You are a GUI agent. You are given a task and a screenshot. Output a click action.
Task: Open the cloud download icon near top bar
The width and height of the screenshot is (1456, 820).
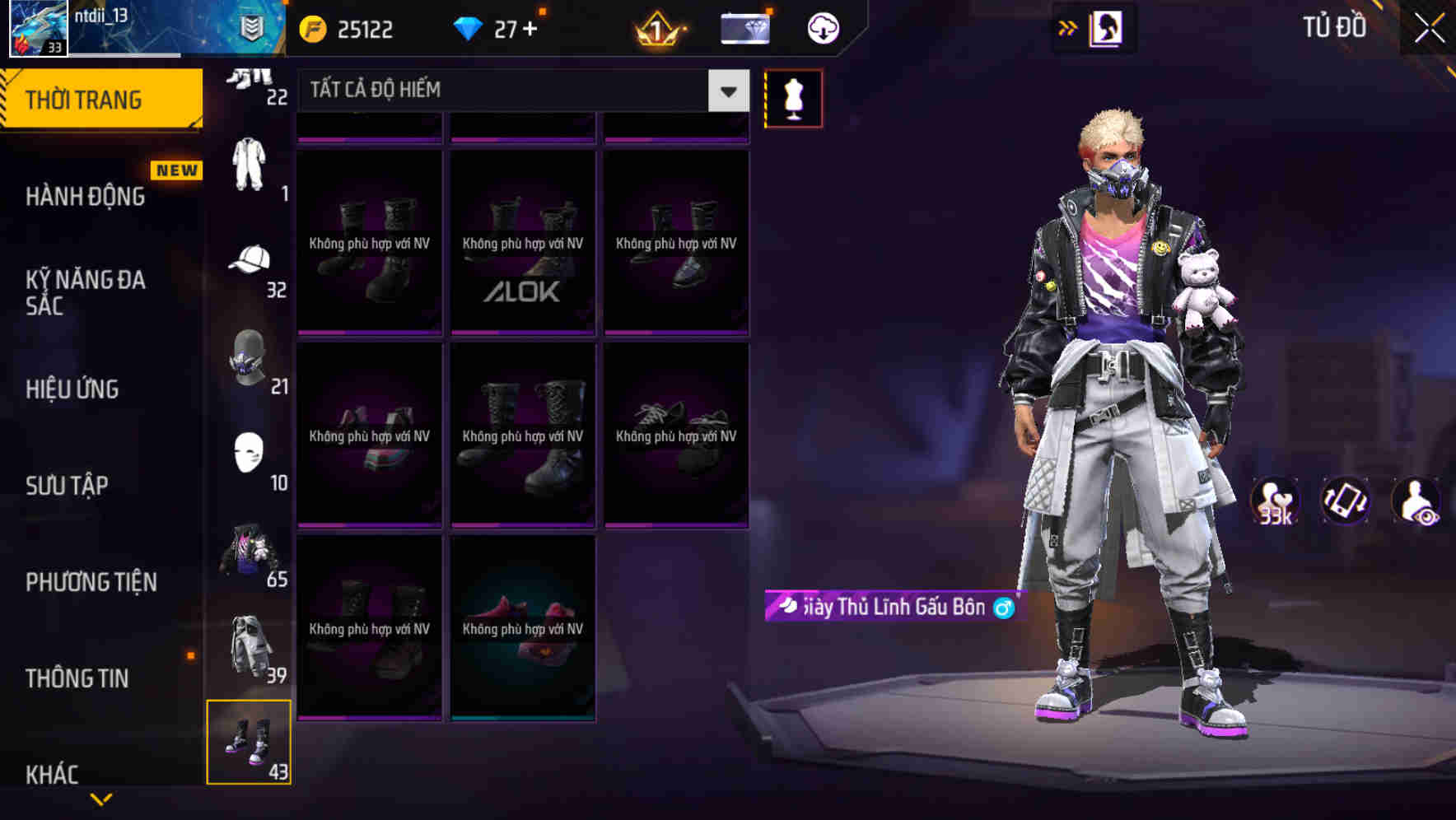tap(821, 27)
